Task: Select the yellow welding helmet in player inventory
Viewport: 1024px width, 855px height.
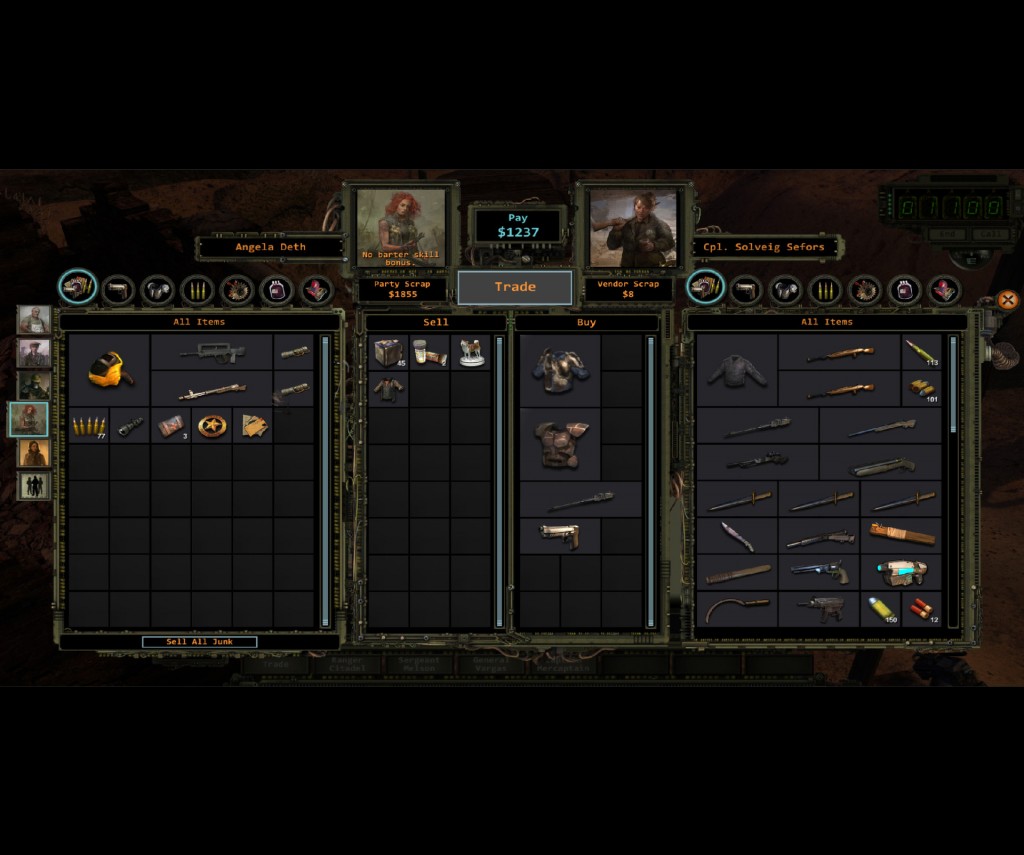Action: click(x=109, y=370)
